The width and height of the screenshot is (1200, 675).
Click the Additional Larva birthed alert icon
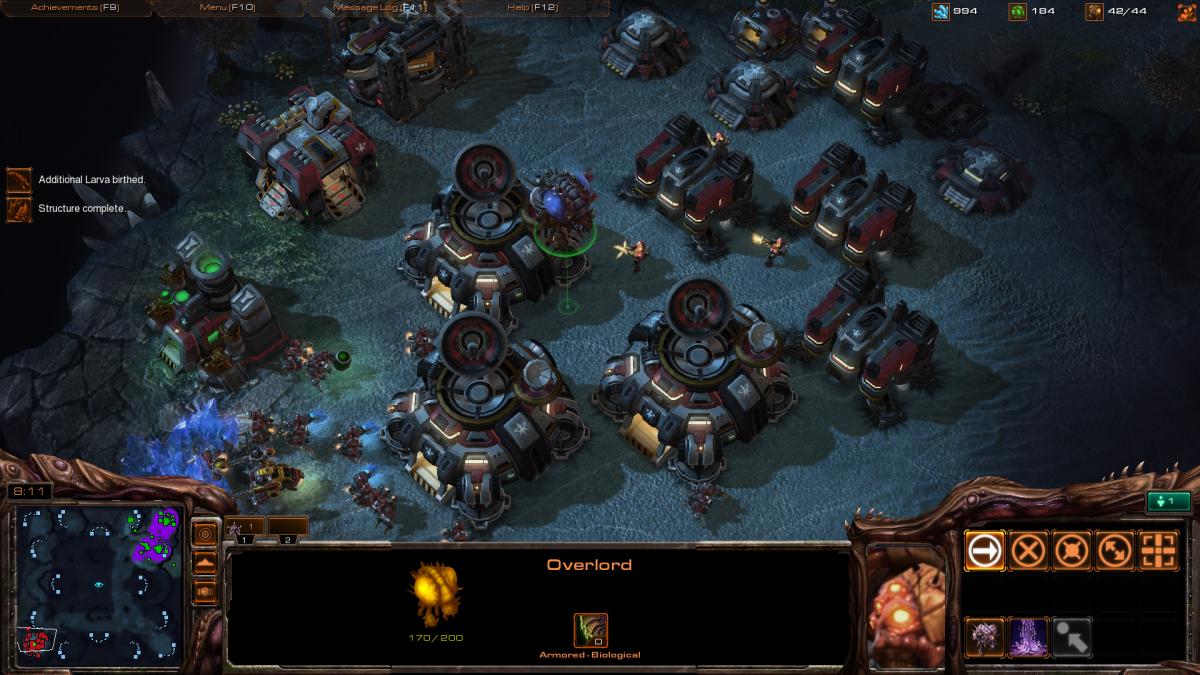click(x=19, y=180)
